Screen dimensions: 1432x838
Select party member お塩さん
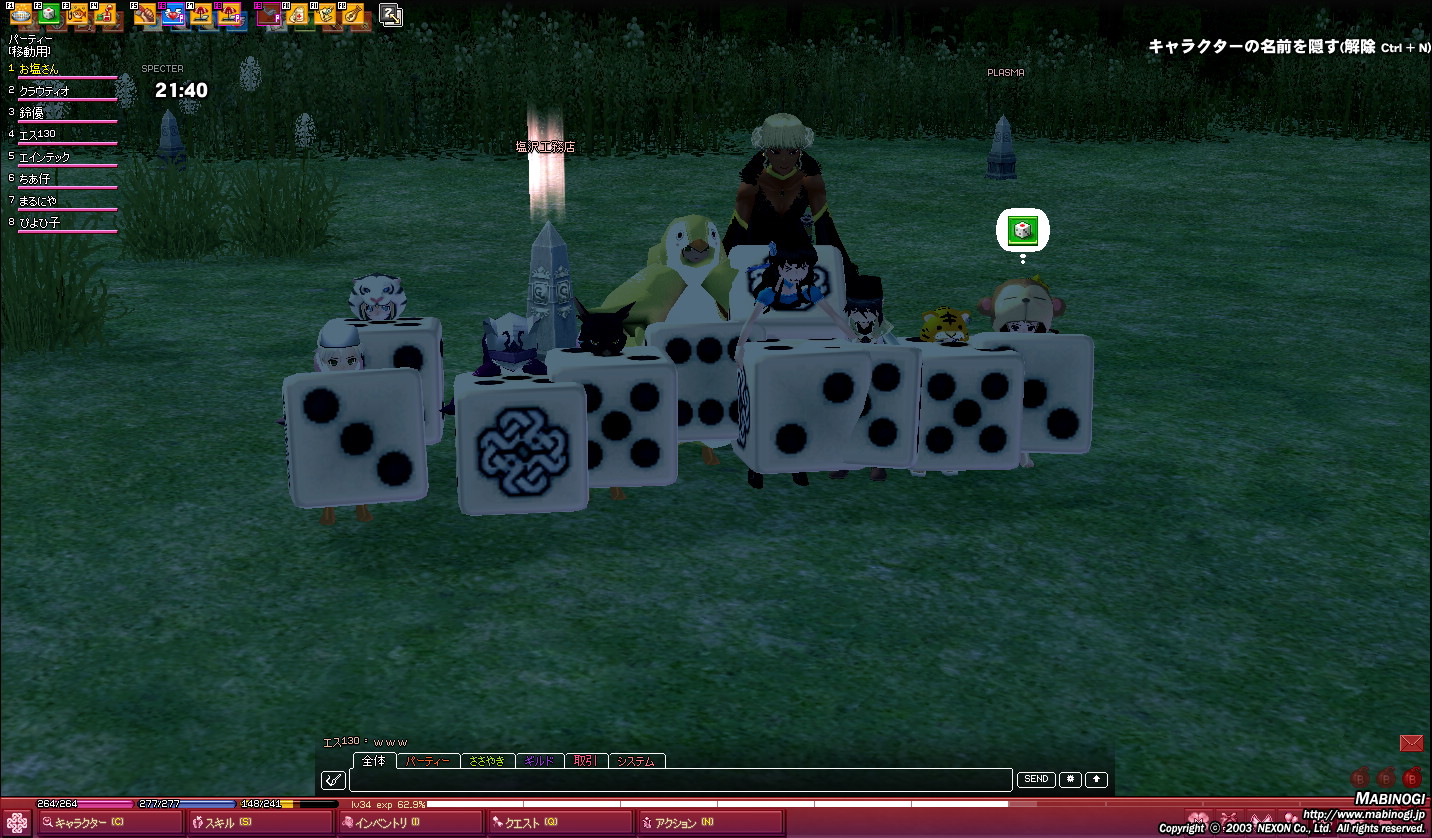click(40, 69)
